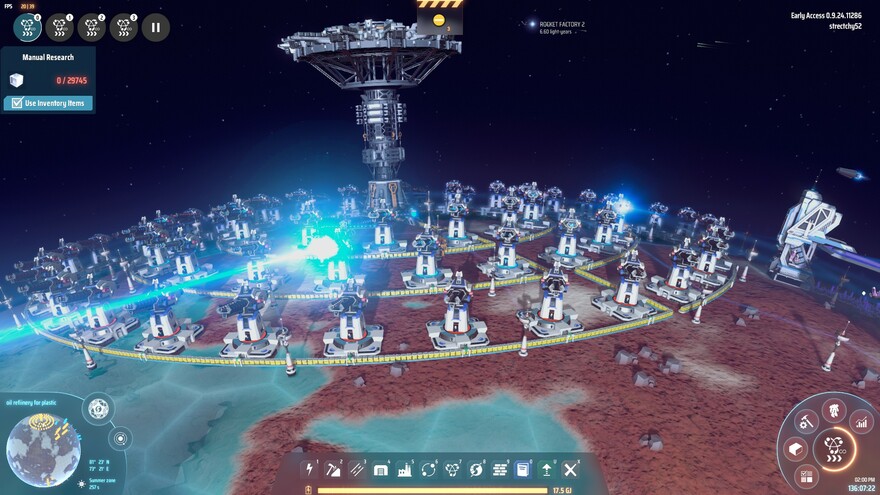
Task: Open the factory production build category
Action: point(405,469)
